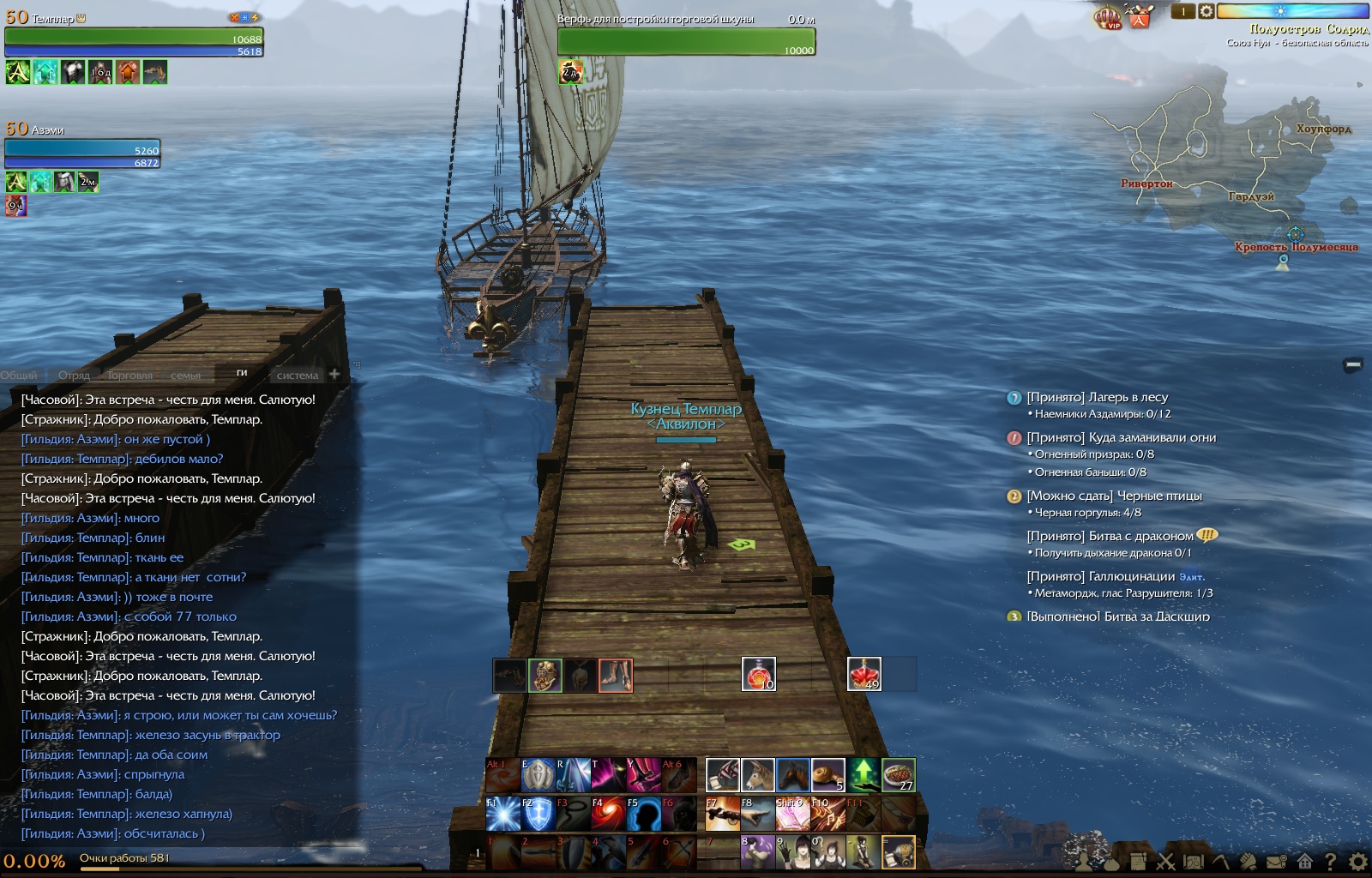Use the red potion with count 10
The width and height of the screenshot is (1372, 878).
758,674
